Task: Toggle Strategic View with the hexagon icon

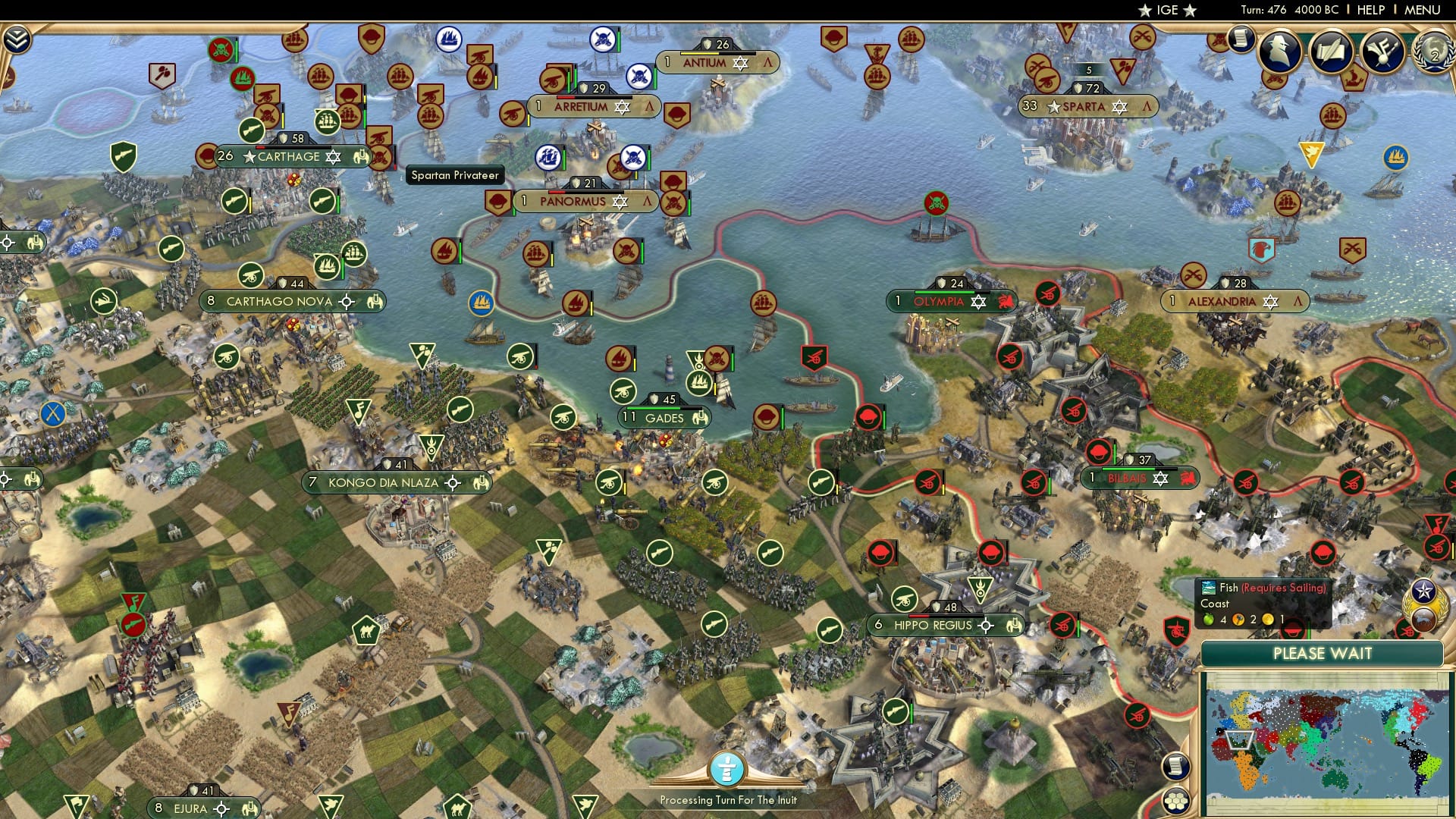Action: pyautogui.click(x=1175, y=802)
